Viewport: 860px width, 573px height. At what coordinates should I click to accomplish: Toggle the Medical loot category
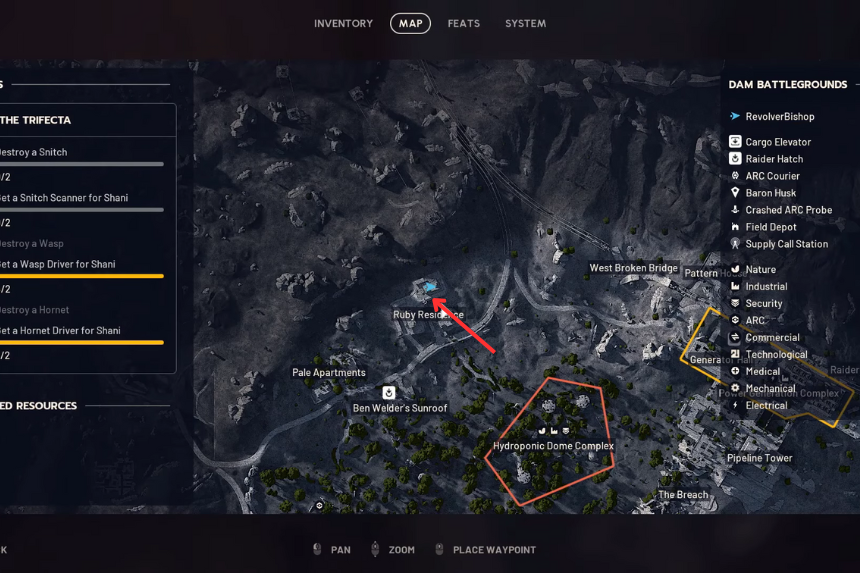coord(763,372)
